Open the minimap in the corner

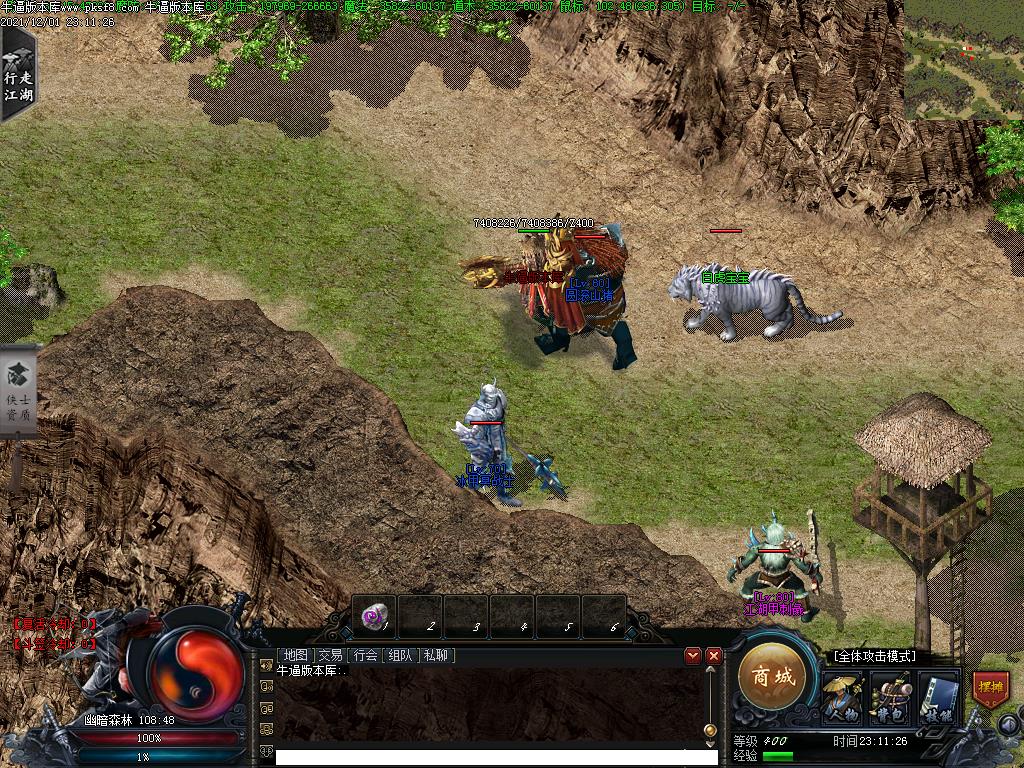pos(963,59)
